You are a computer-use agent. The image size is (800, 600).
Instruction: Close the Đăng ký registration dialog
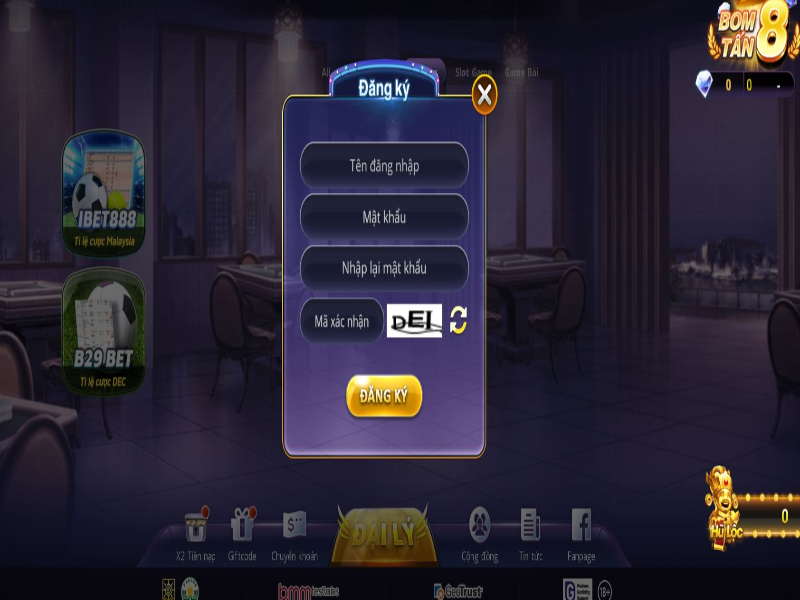pyautogui.click(x=484, y=95)
